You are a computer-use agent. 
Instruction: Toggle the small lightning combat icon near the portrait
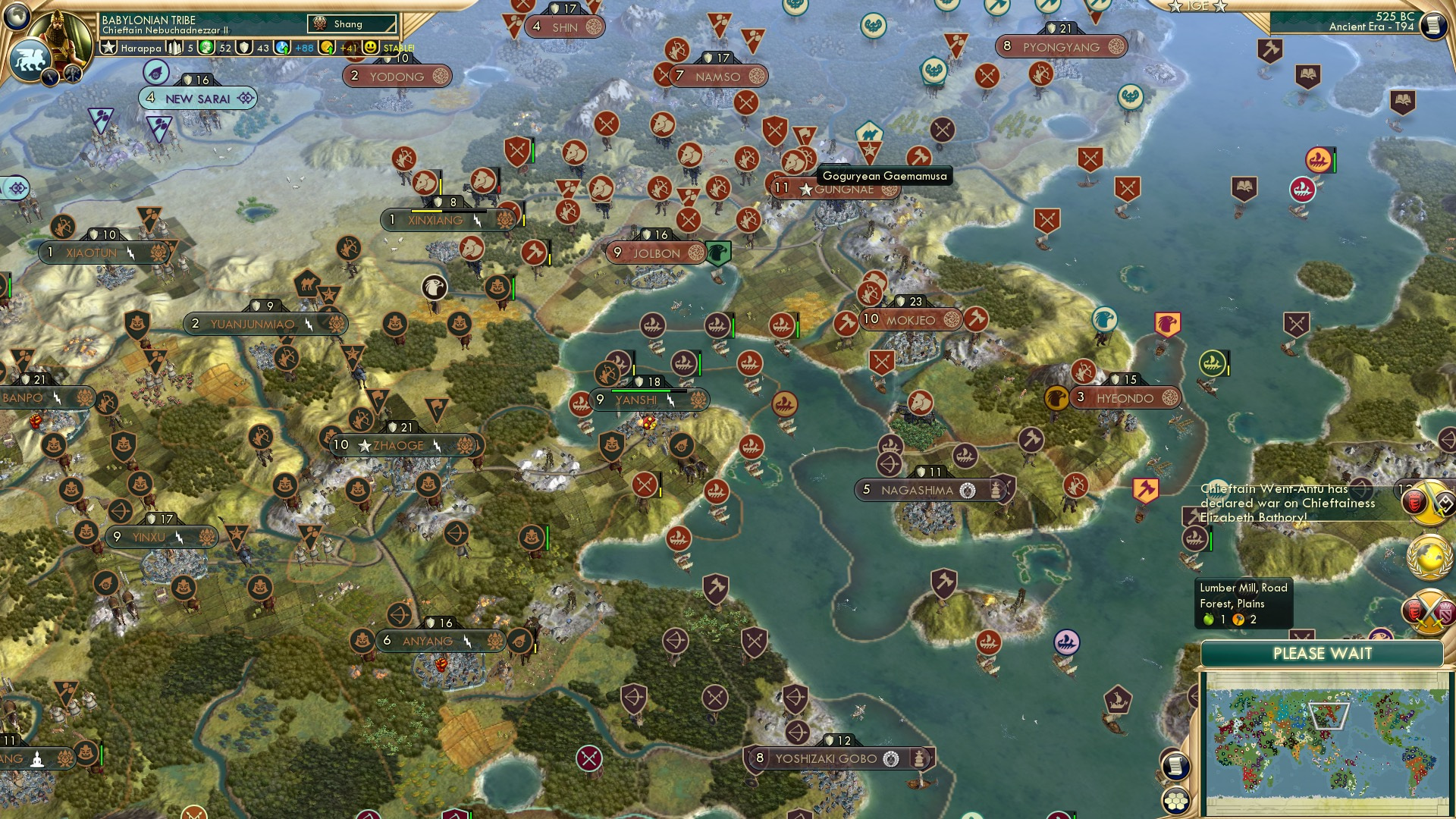pyautogui.click(x=50, y=75)
